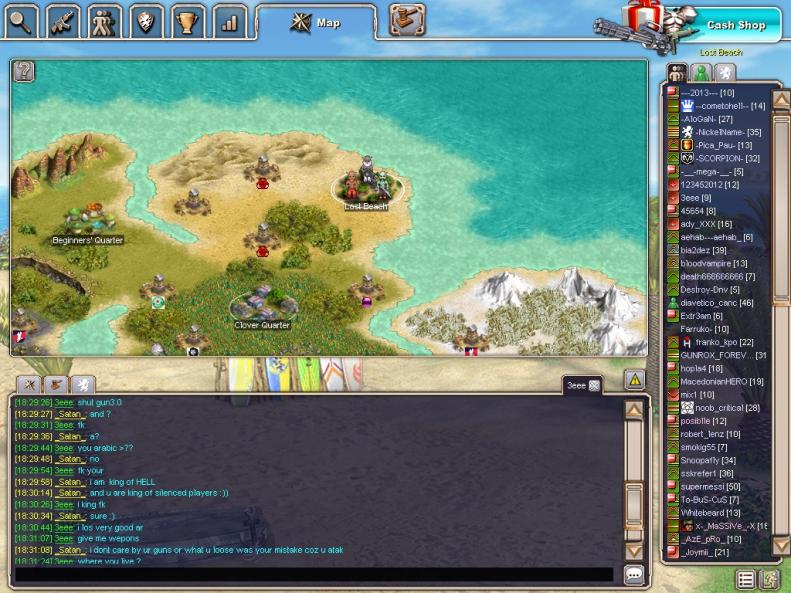Image resolution: width=791 pixels, height=593 pixels.
Task: Send chat with speech bubble button
Action: pyautogui.click(x=633, y=575)
